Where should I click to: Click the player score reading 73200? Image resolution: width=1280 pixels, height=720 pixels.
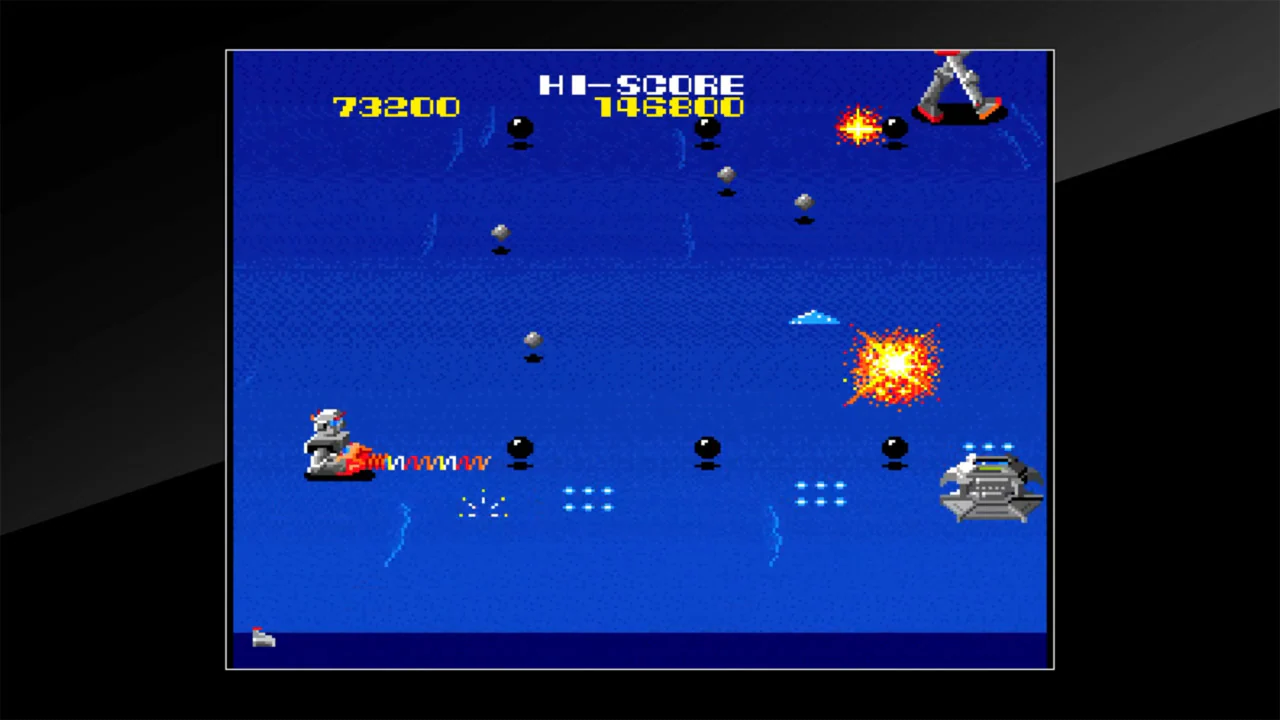tap(396, 107)
